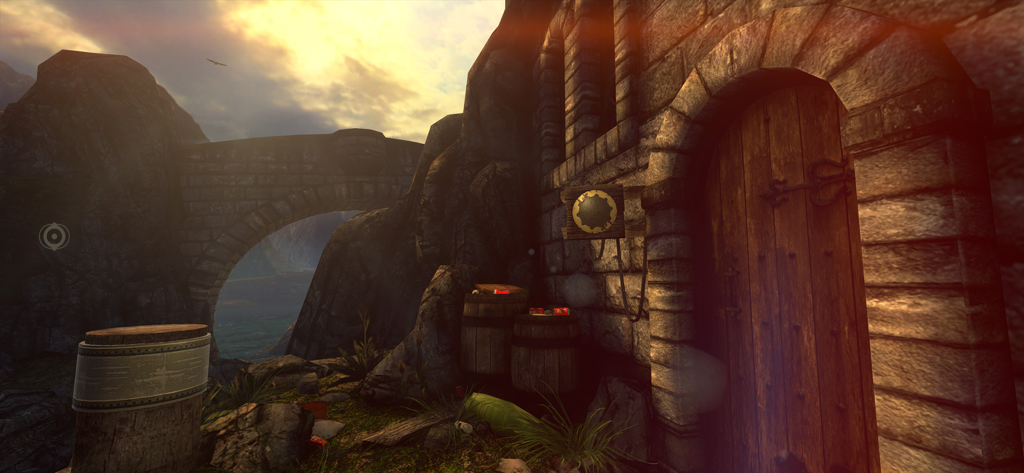This screenshot has width=1024, height=473.
Task: Click the circular ring navigation icon
Action: tap(54, 236)
